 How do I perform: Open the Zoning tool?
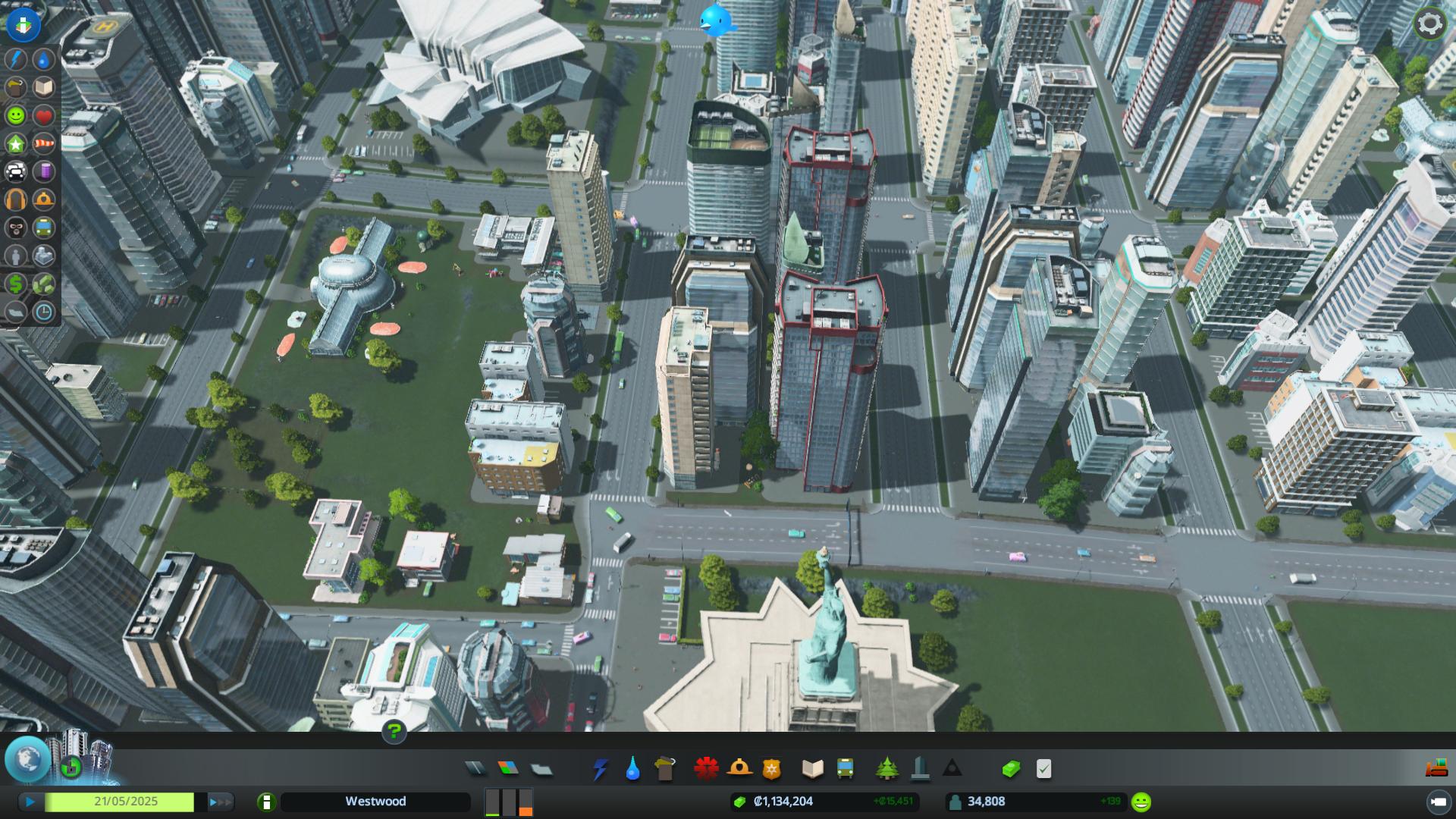(x=508, y=769)
